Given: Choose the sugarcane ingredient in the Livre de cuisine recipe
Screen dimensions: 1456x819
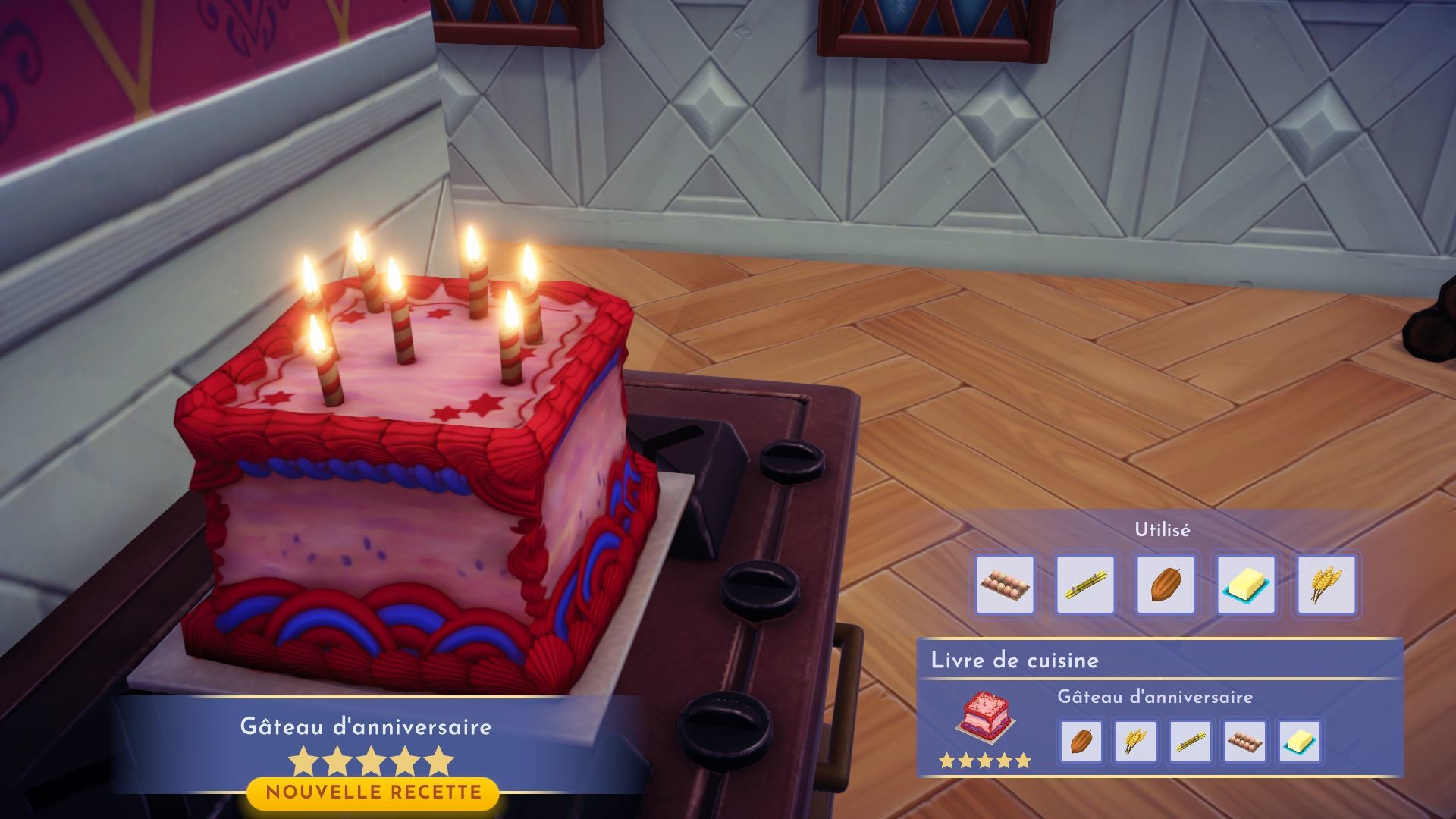Looking at the screenshot, I should [1191, 741].
